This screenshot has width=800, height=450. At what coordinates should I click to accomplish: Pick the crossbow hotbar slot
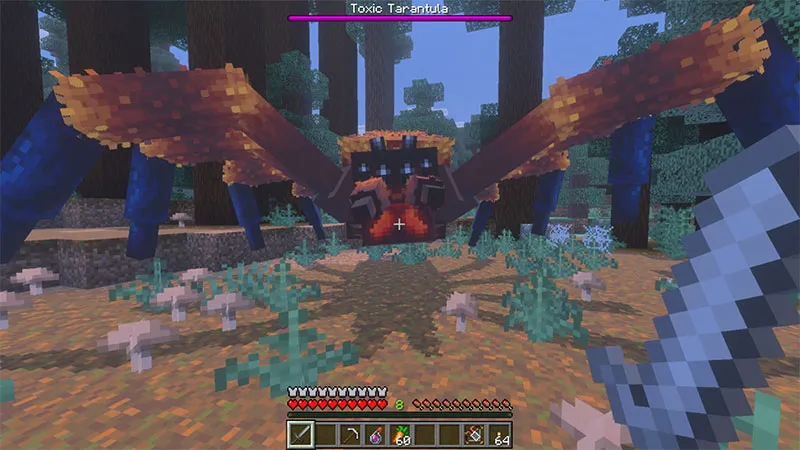477,434
